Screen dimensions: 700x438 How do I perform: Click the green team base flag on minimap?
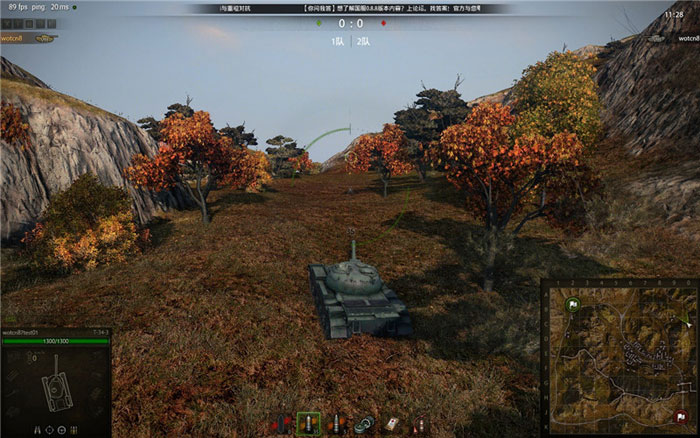(572, 305)
